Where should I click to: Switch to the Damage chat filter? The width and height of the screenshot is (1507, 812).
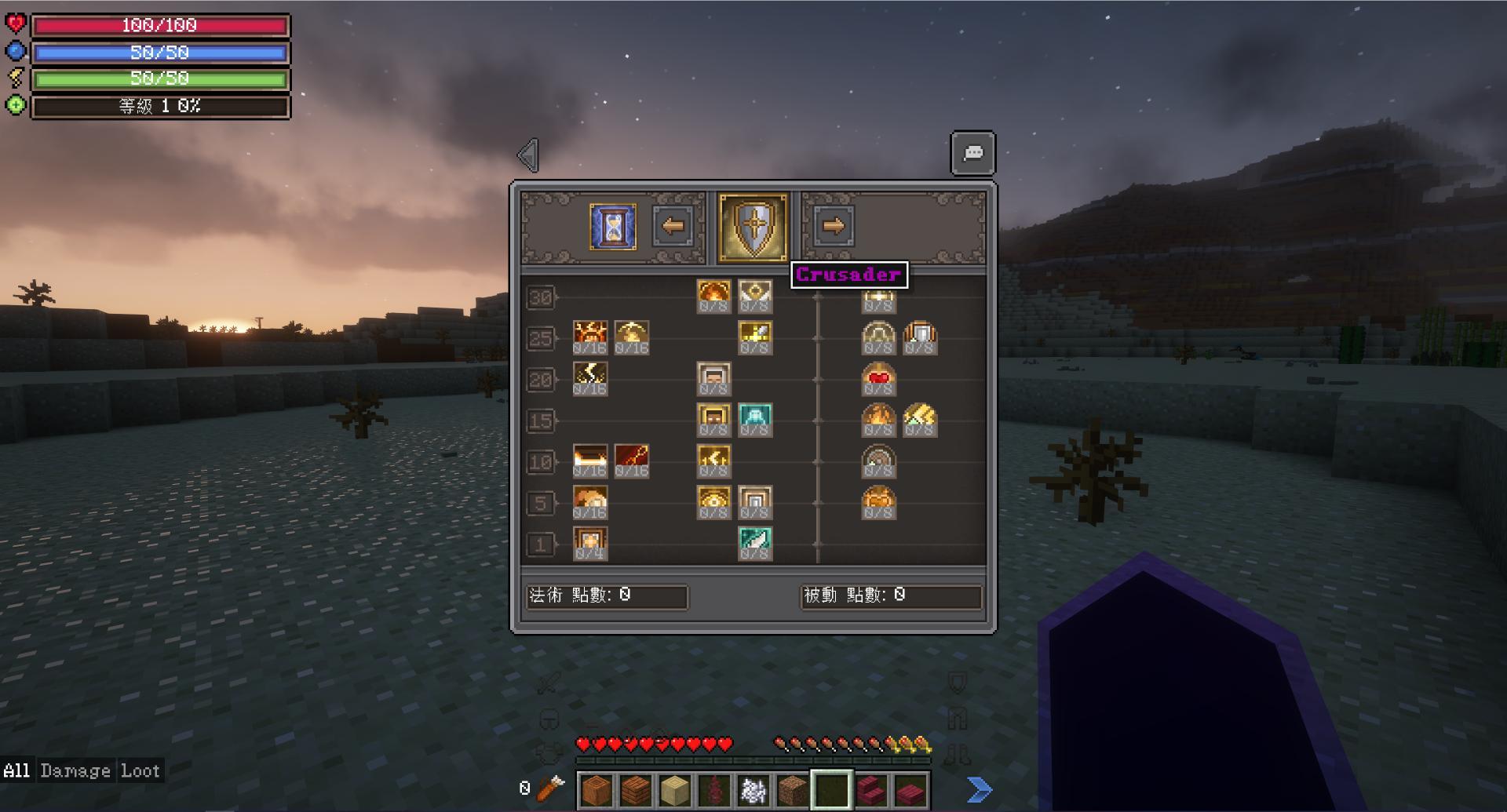pyautogui.click(x=75, y=770)
